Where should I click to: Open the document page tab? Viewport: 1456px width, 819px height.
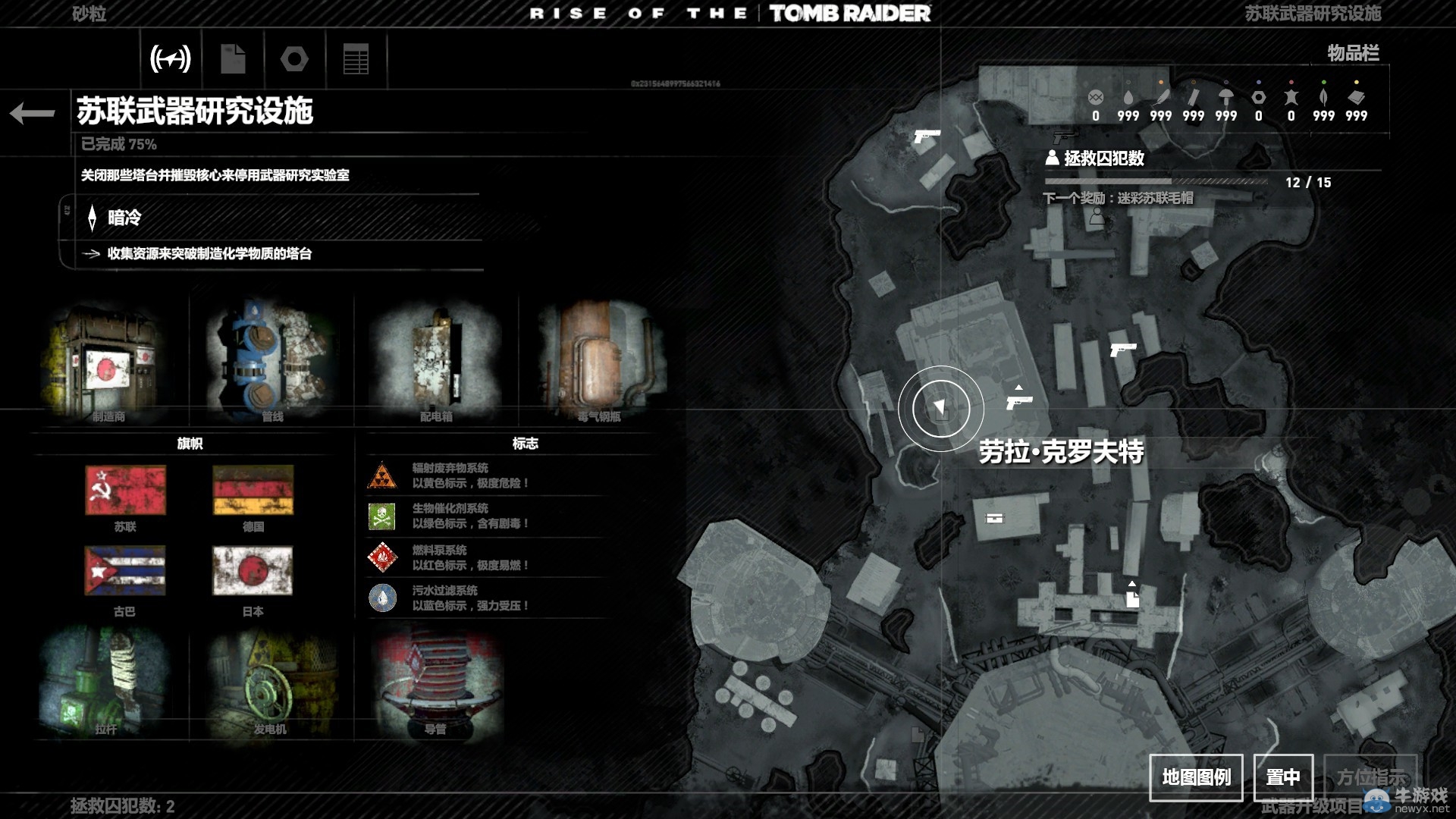point(233,58)
